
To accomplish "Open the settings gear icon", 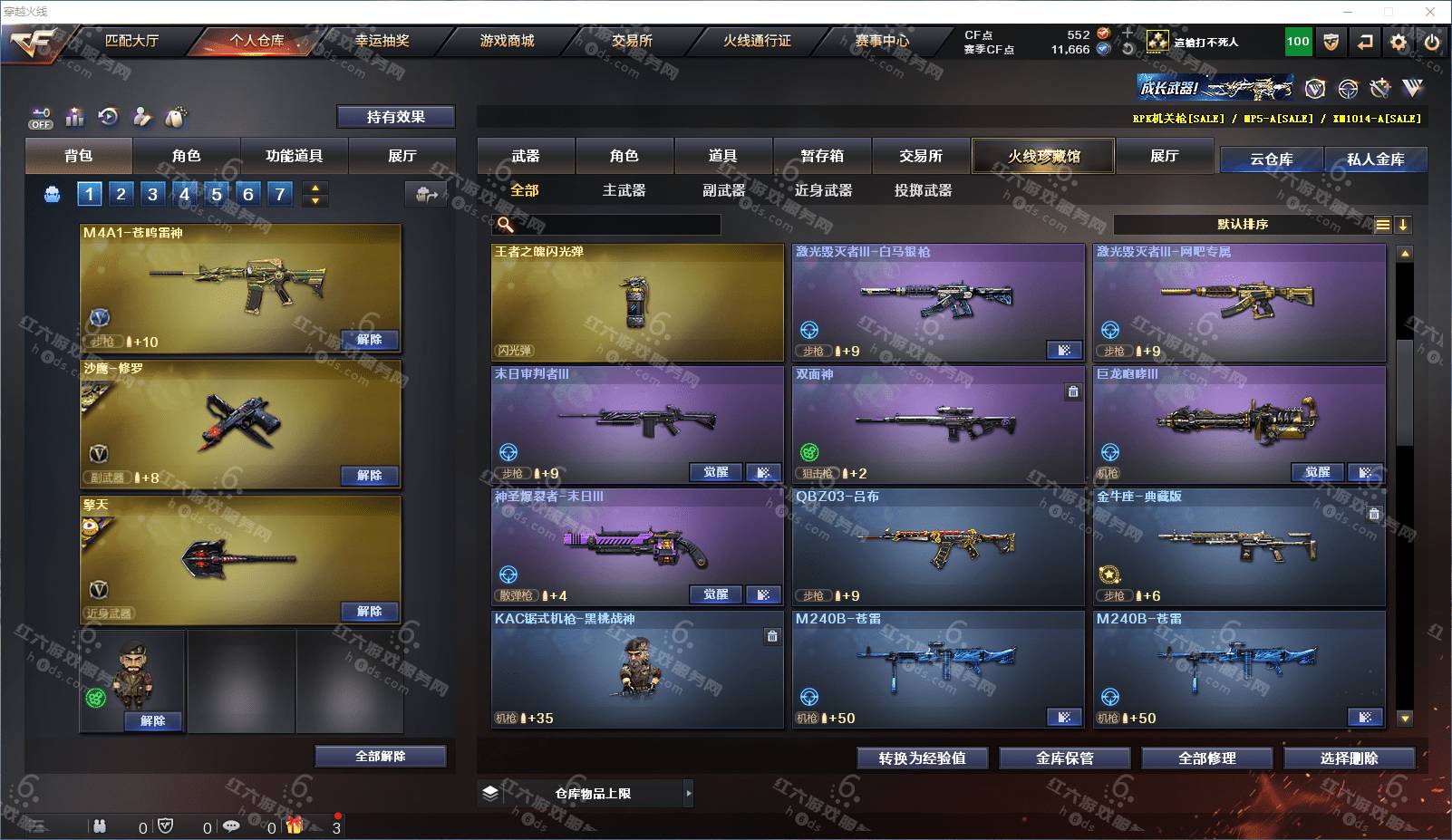I will (1398, 42).
